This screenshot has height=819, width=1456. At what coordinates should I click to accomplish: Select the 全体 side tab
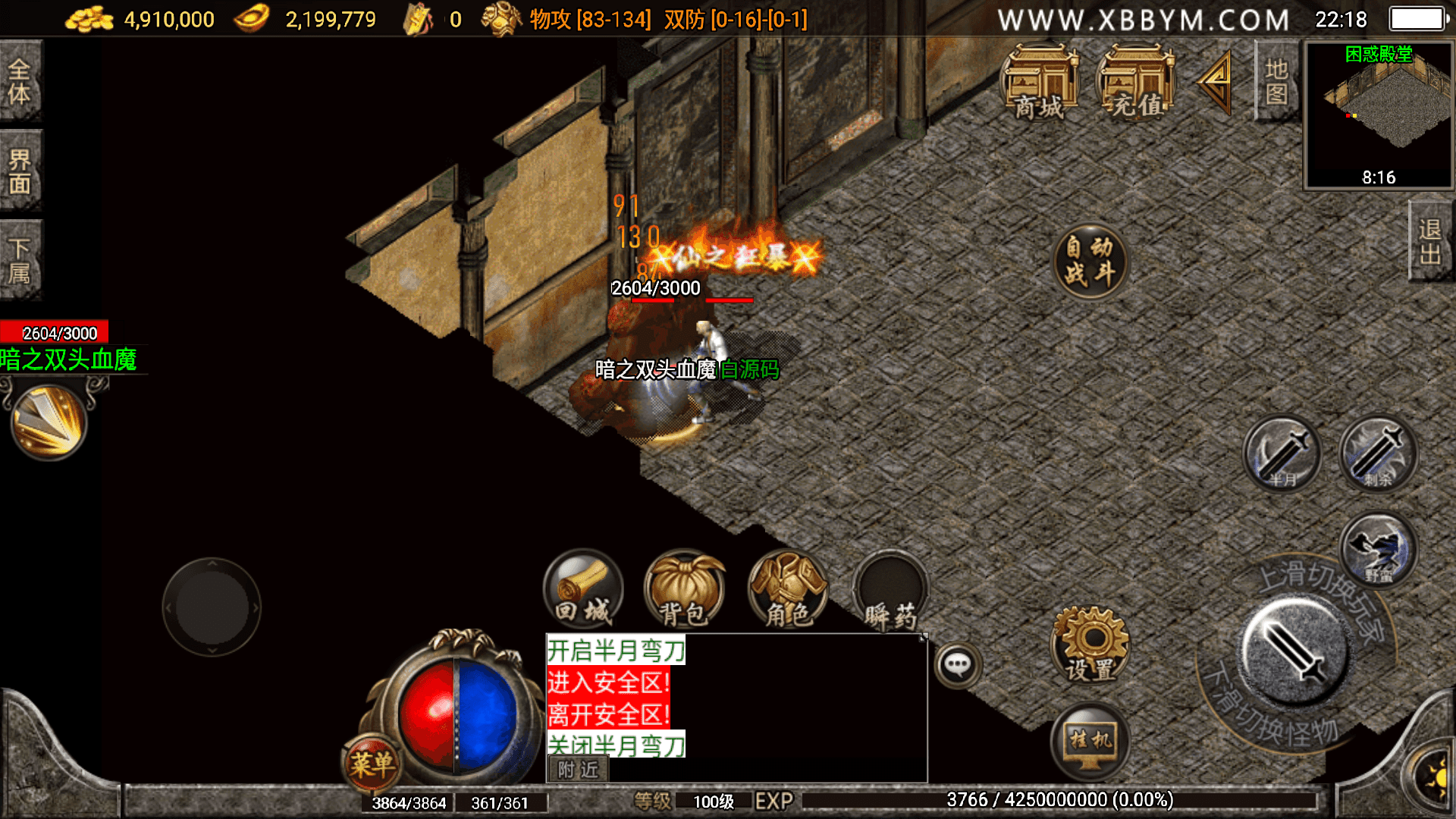click(x=20, y=81)
